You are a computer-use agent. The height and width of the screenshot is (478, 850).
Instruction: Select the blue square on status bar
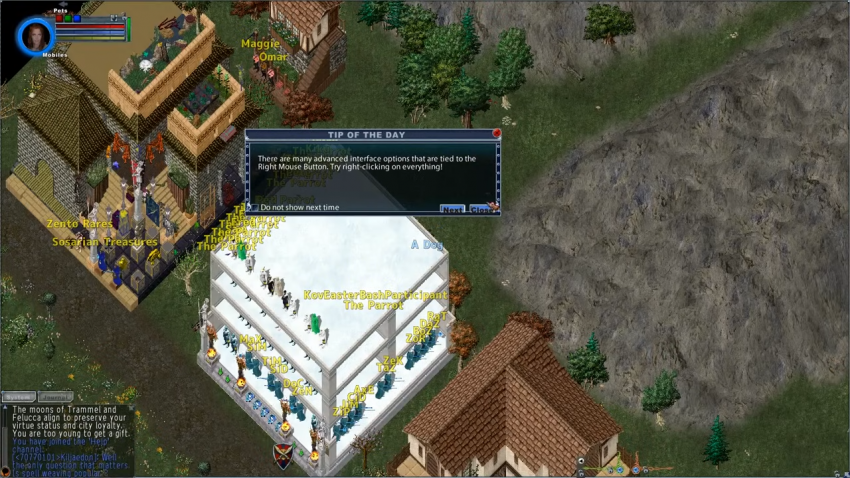(76, 18)
